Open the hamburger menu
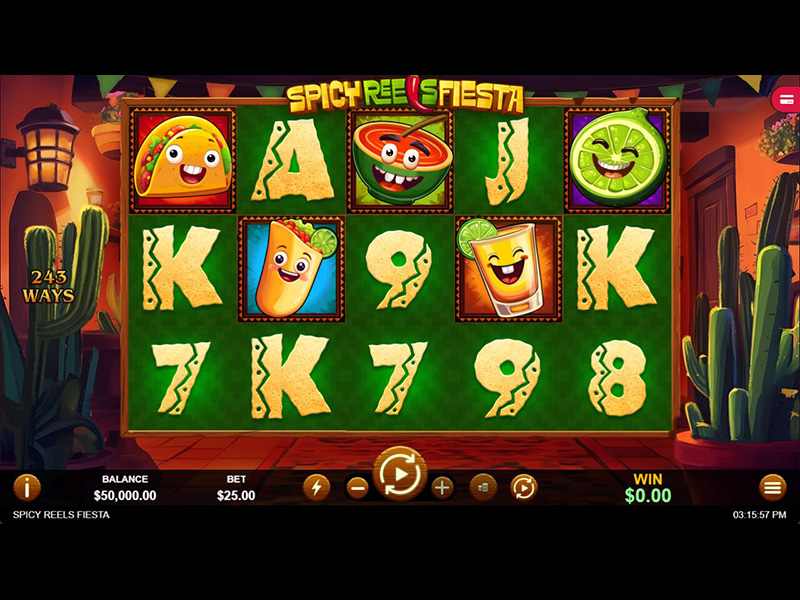 [773, 487]
